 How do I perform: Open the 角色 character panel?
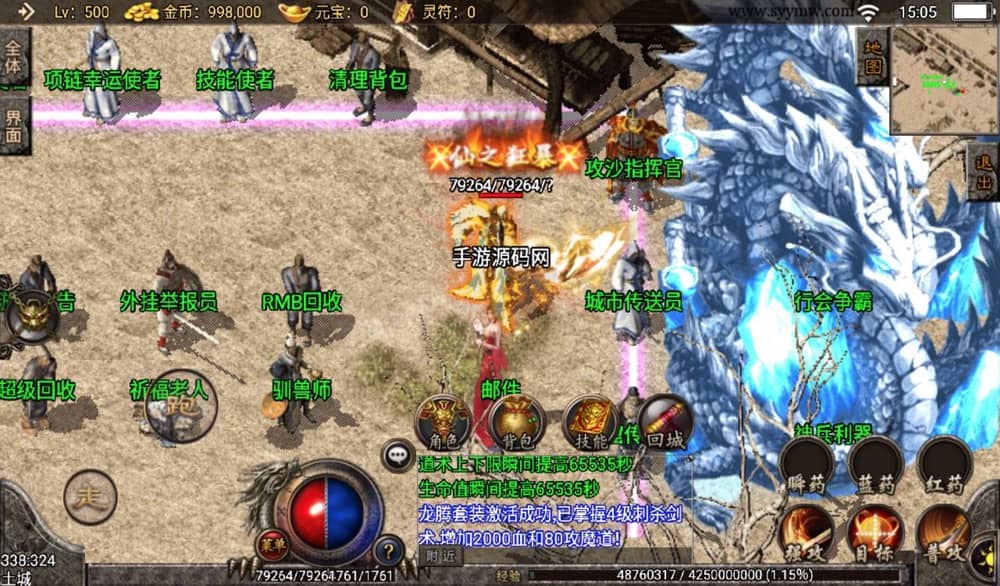[443, 422]
